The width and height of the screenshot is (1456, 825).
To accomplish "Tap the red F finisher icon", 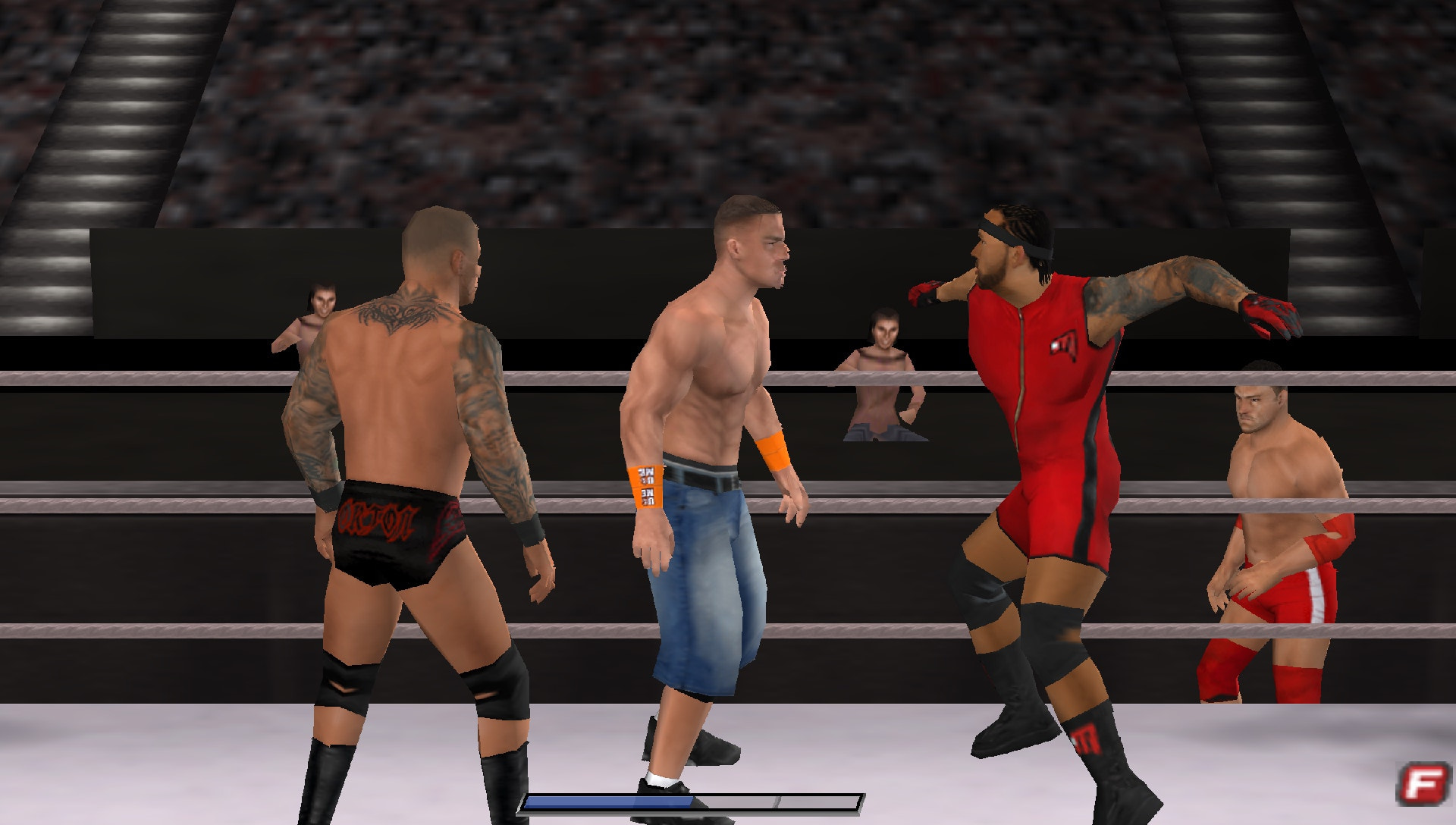I will [x=1423, y=785].
